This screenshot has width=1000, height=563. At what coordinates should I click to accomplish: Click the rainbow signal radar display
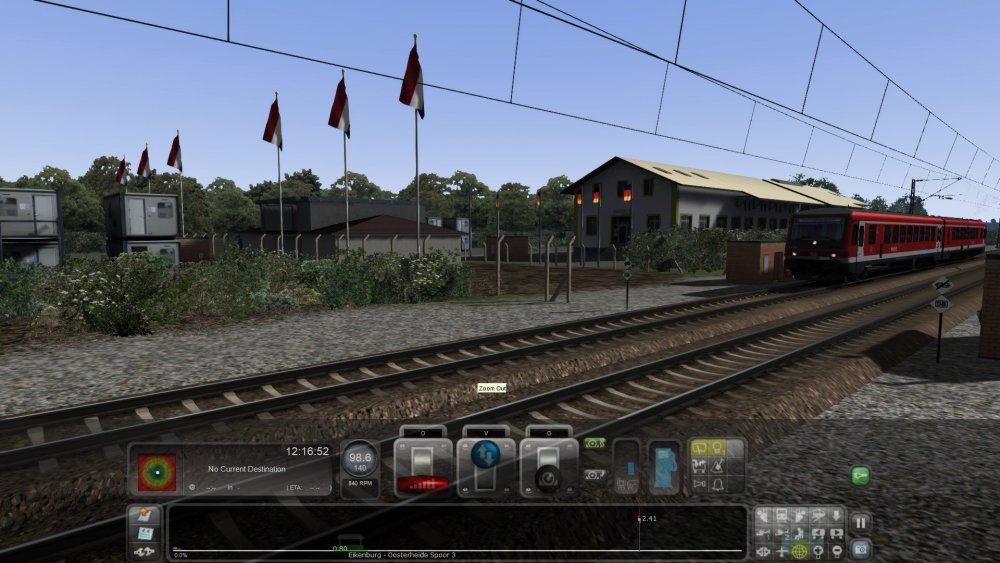pos(157,472)
